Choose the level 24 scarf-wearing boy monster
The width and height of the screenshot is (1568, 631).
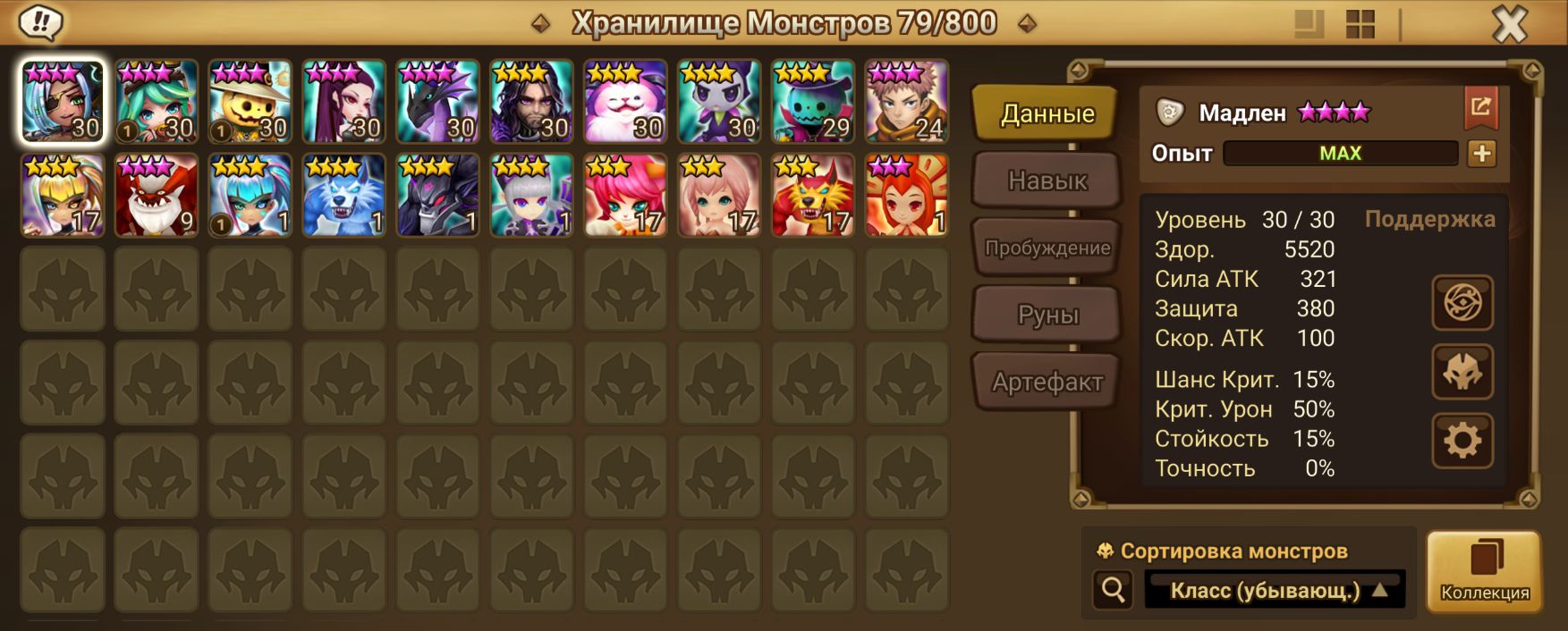pyautogui.click(x=906, y=102)
